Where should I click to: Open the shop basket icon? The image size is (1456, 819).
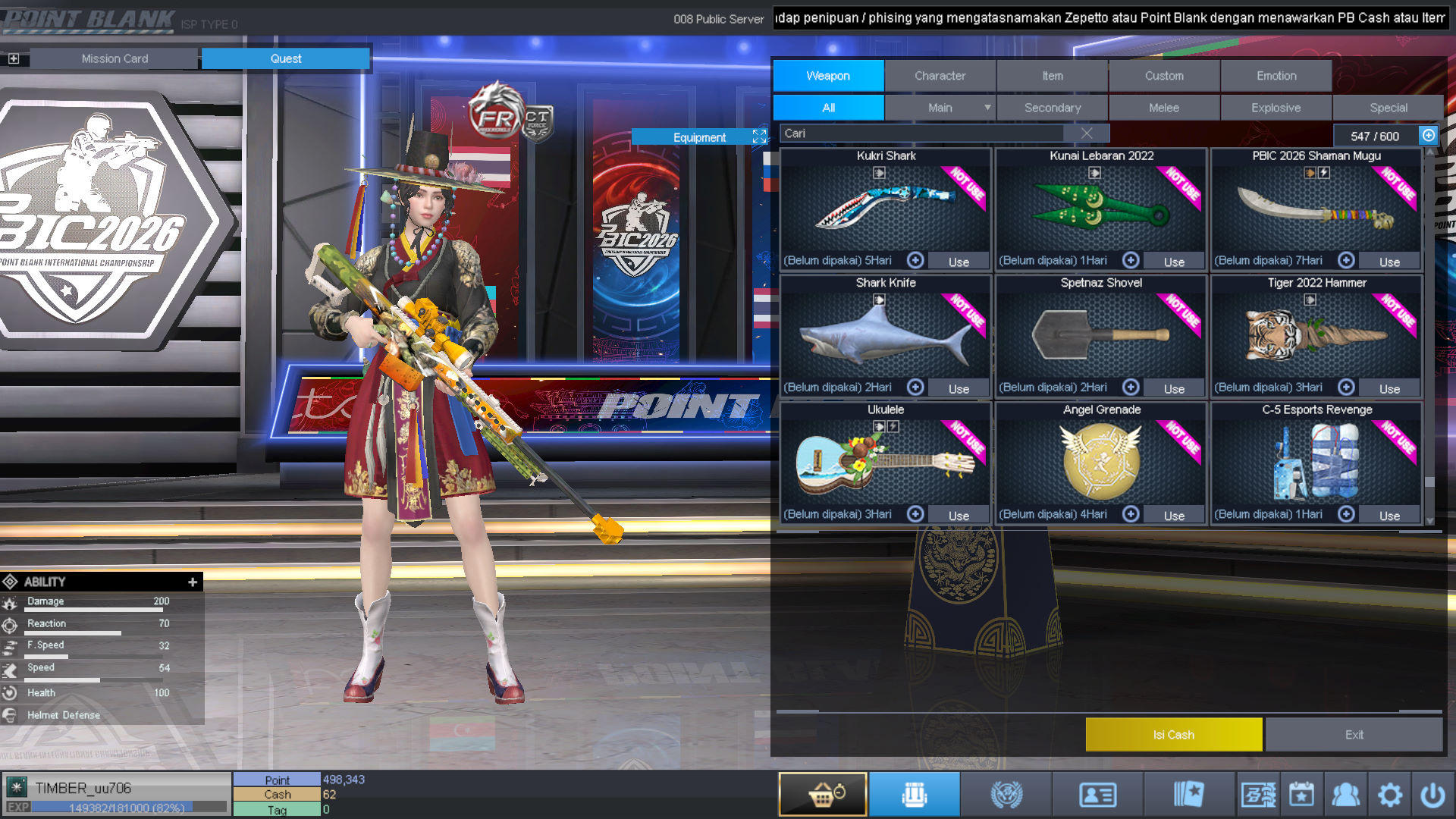(x=823, y=795)
